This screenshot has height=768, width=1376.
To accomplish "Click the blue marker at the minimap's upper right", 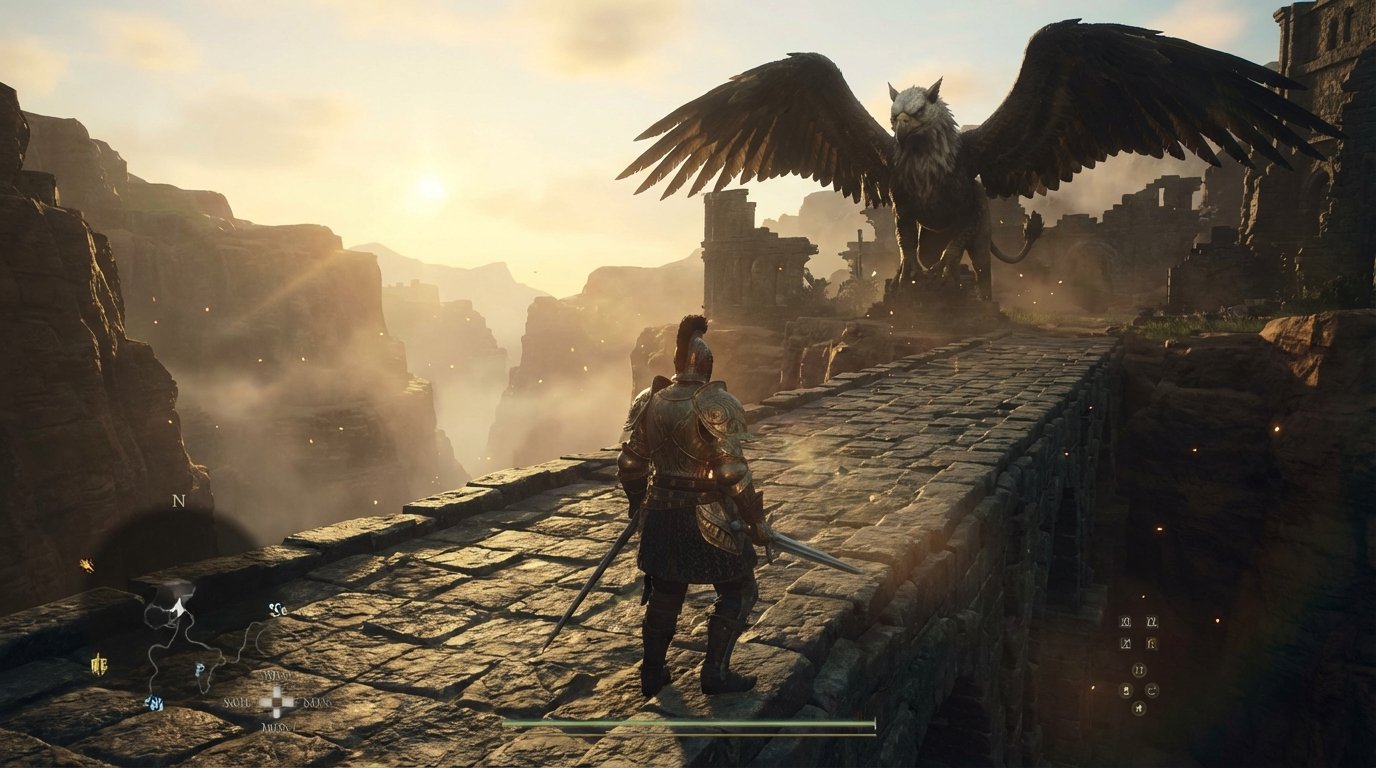I will 277,610.
